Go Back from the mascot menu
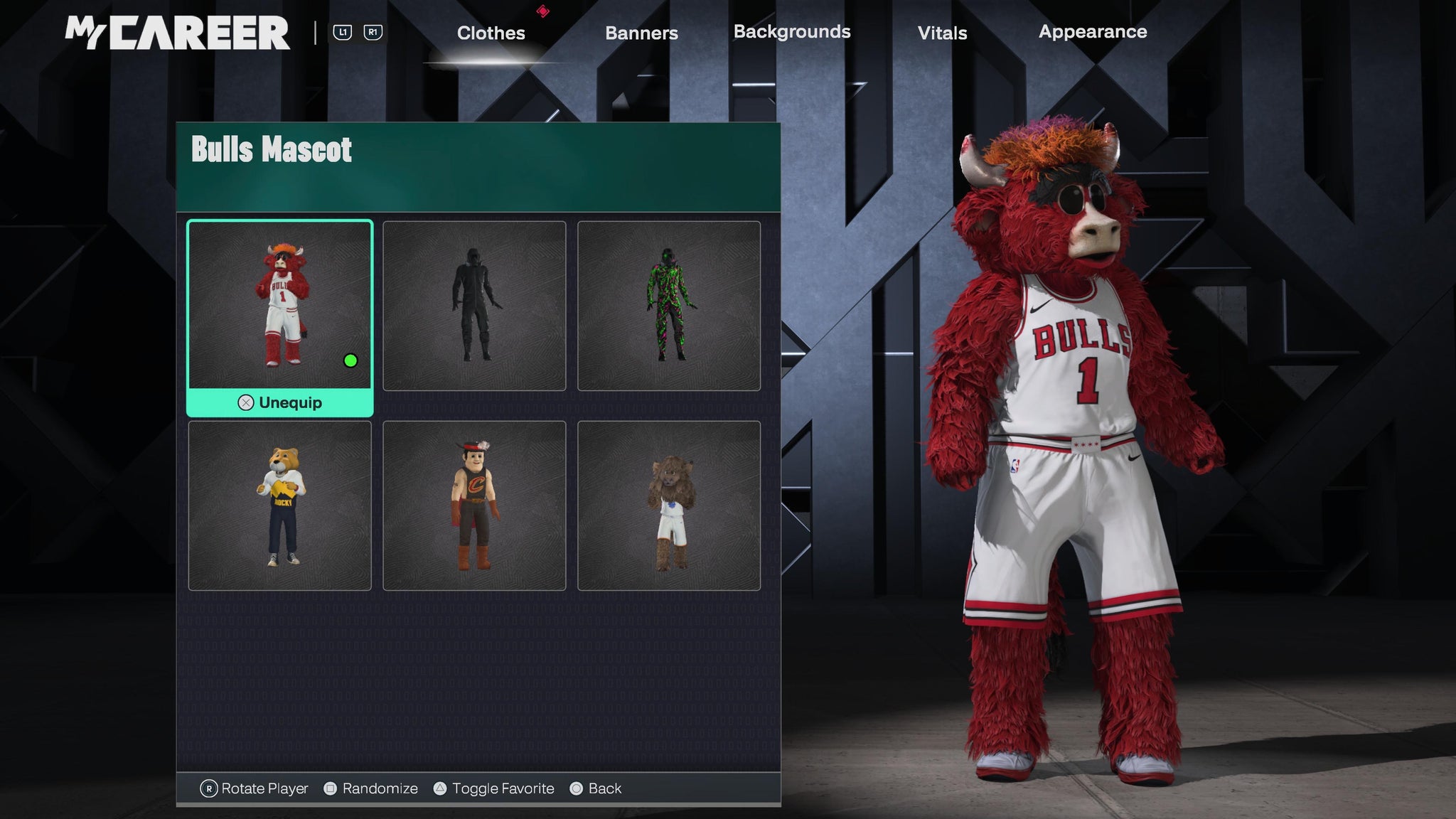The height and width of the screenshot is (819, 1456). tap(596, 788)
